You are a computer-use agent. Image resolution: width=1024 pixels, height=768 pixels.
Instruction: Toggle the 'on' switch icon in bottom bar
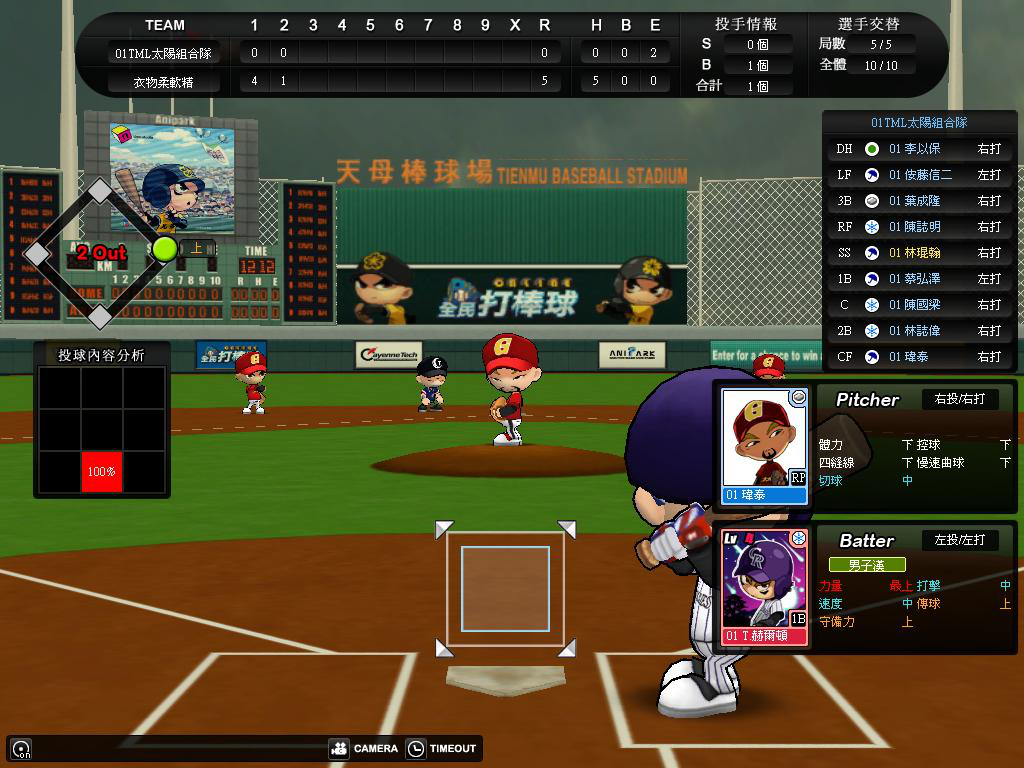[x=20, y=748]
